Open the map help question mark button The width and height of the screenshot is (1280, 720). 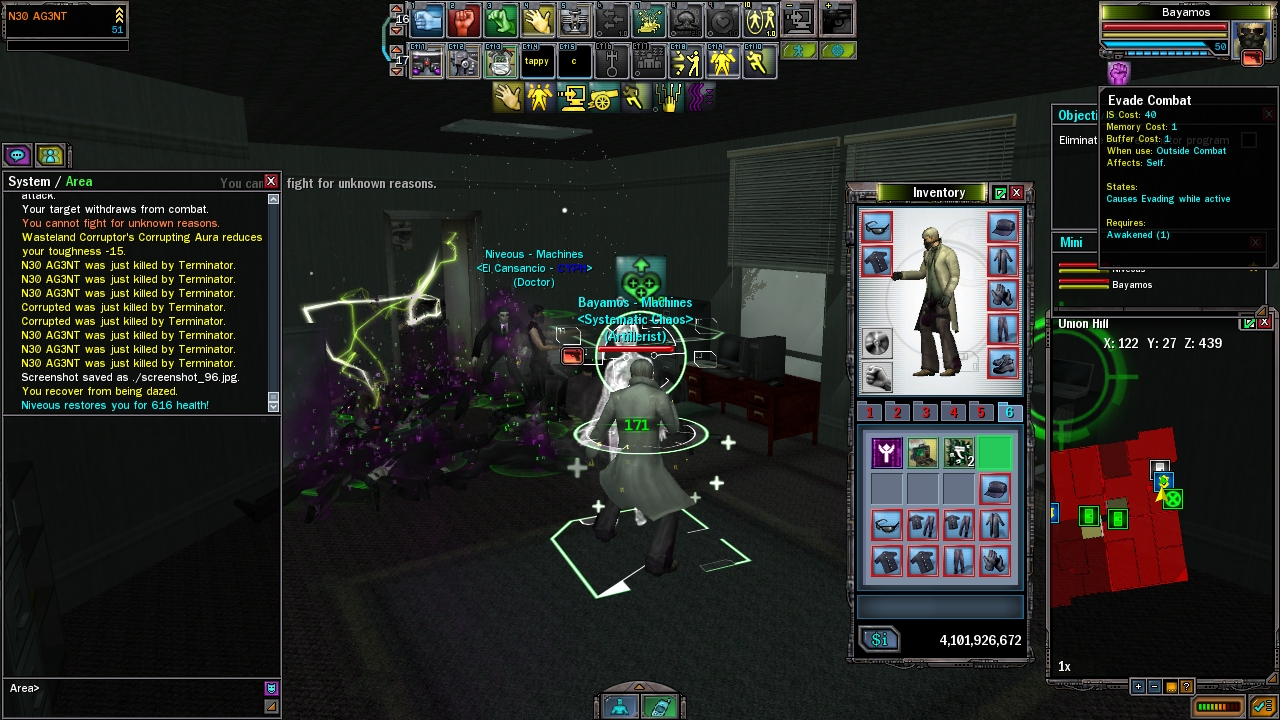(x=1186, y=687)
